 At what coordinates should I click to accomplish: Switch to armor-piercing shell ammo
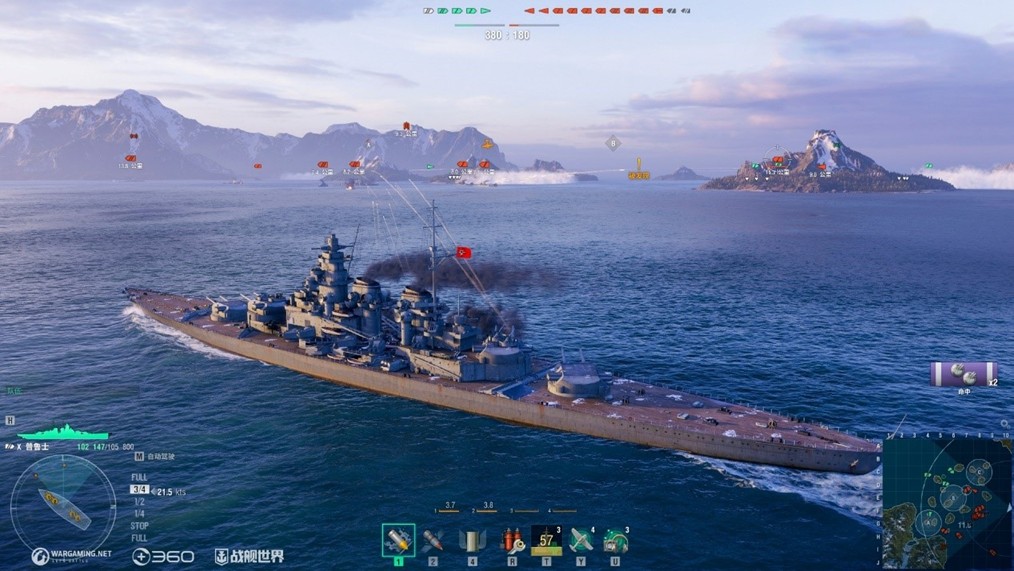pyautogui.click(x=433, y=540)
